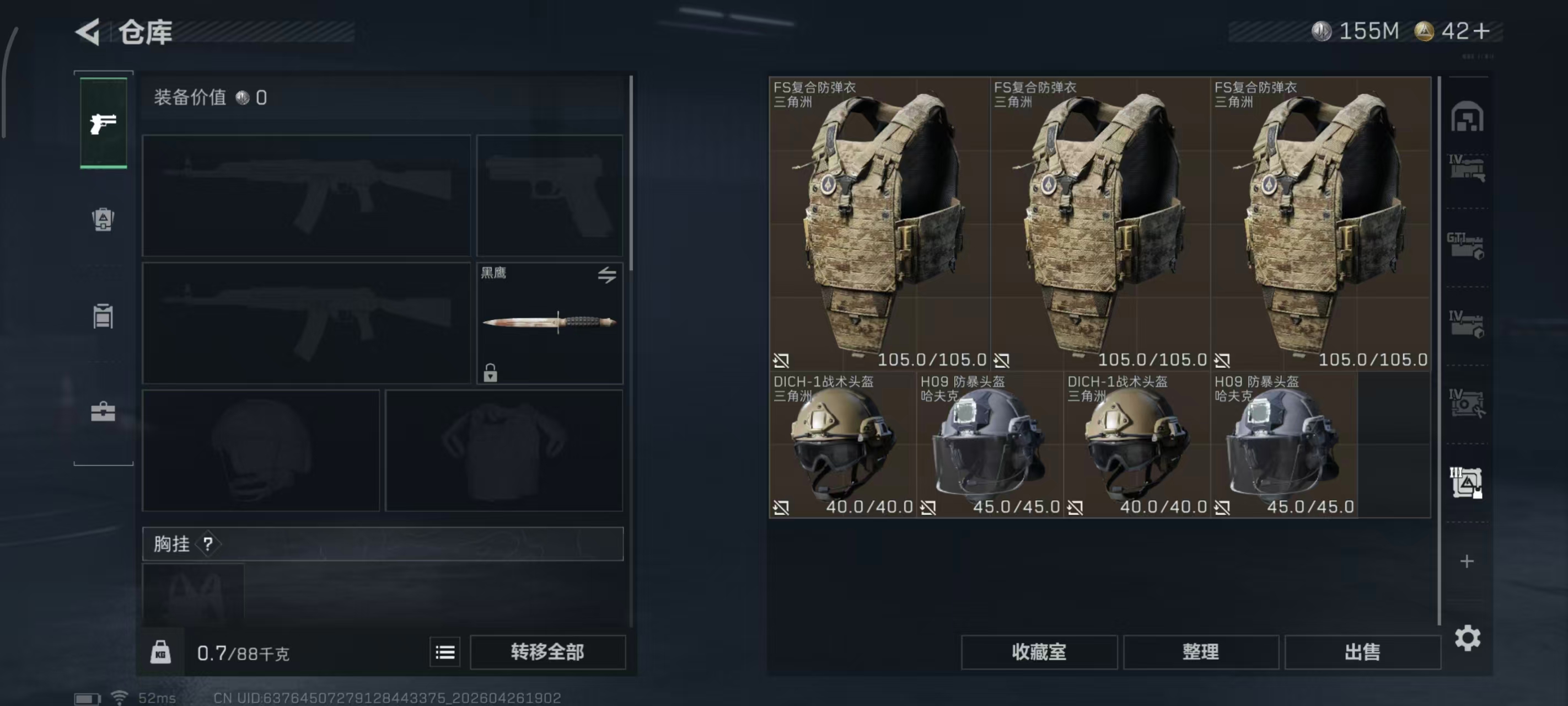Image resolution: width=1568 pixels, height=706 pixels.
Task: Toggle the no-sell marker on the first FS vest
Action: click(x=781, y=360)
